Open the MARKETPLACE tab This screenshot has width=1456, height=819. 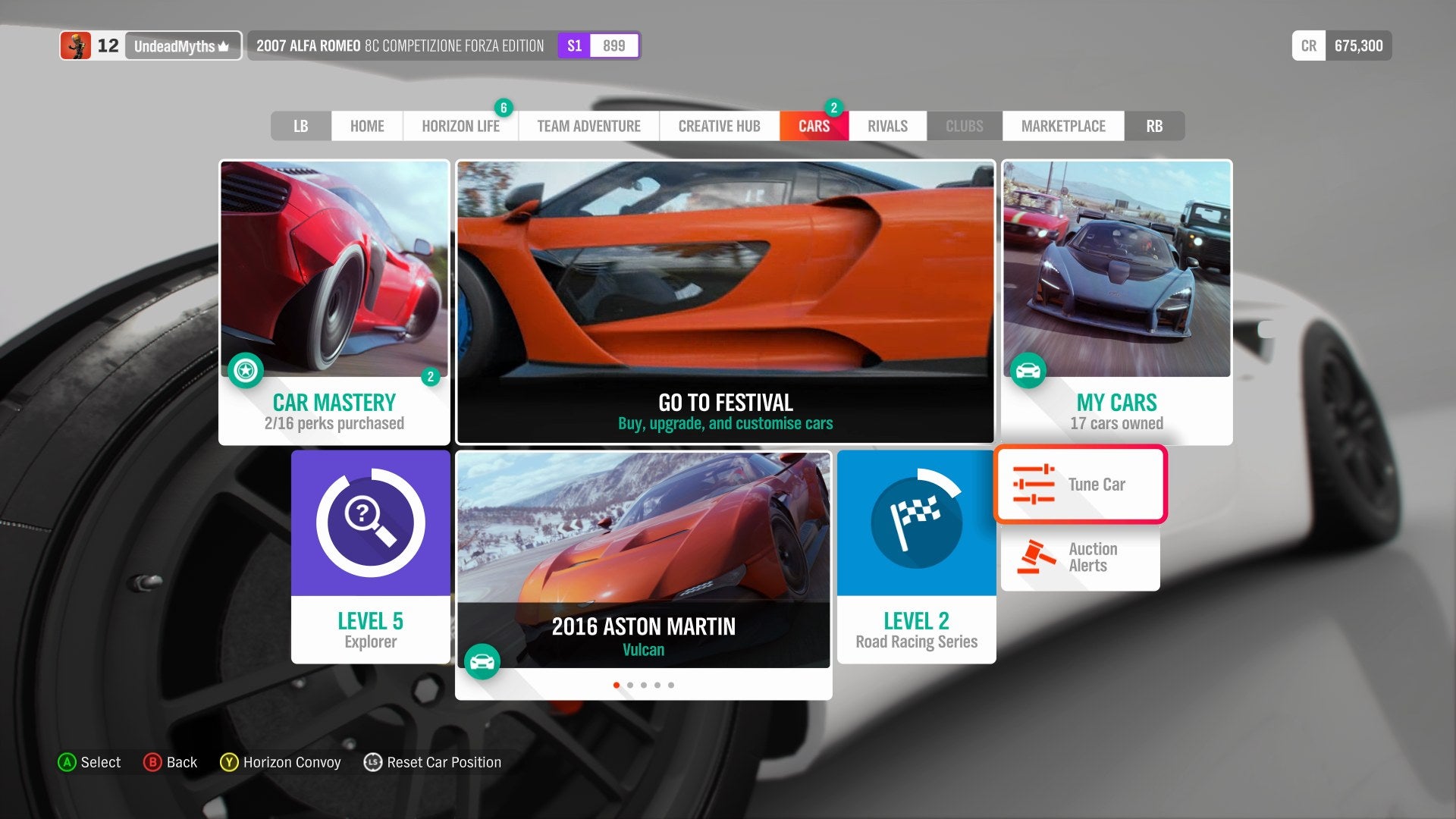1063,126
